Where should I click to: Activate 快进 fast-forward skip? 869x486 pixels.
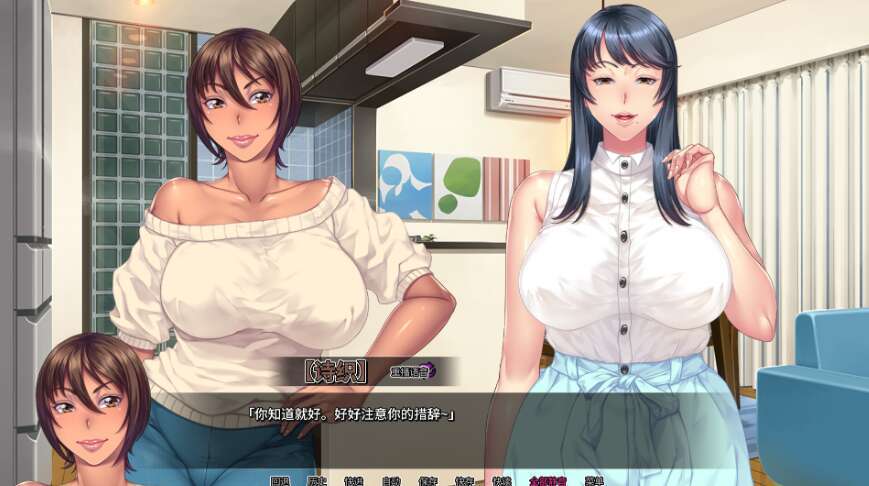pyautogui.click(x=354, y=481)
